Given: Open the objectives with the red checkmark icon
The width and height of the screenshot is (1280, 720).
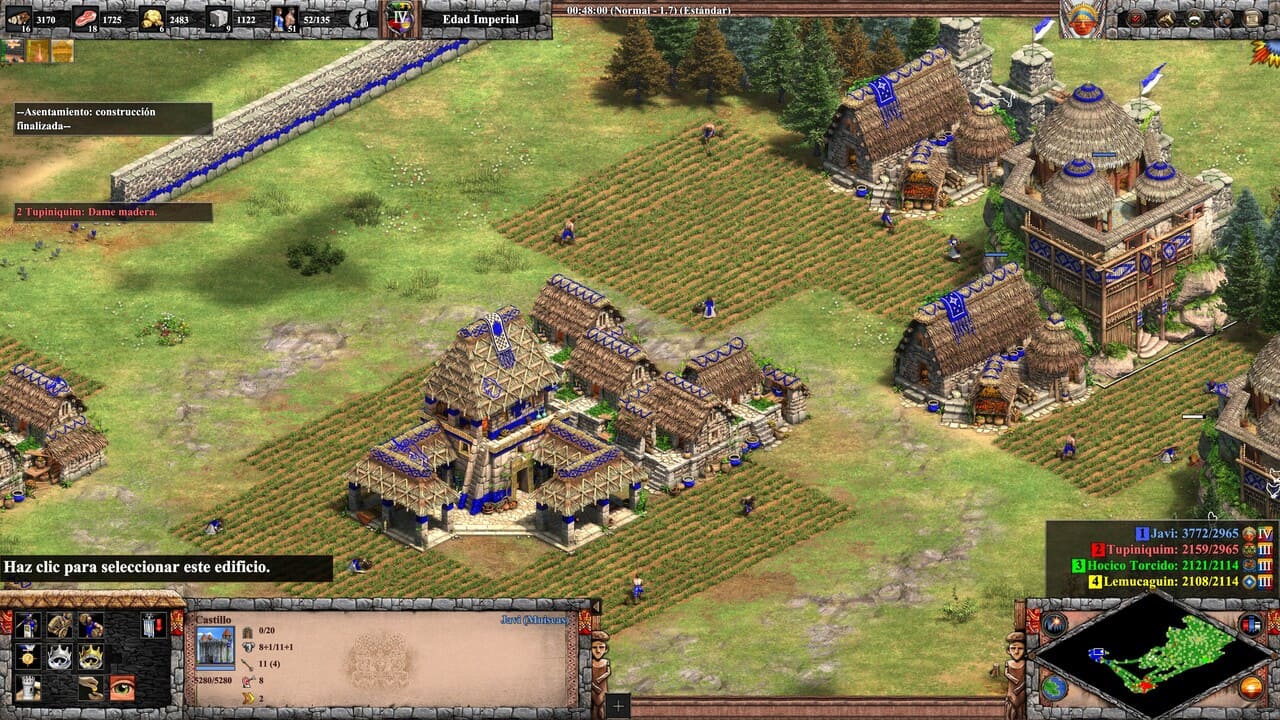Looking at the screenshot, I should 1137,18.
